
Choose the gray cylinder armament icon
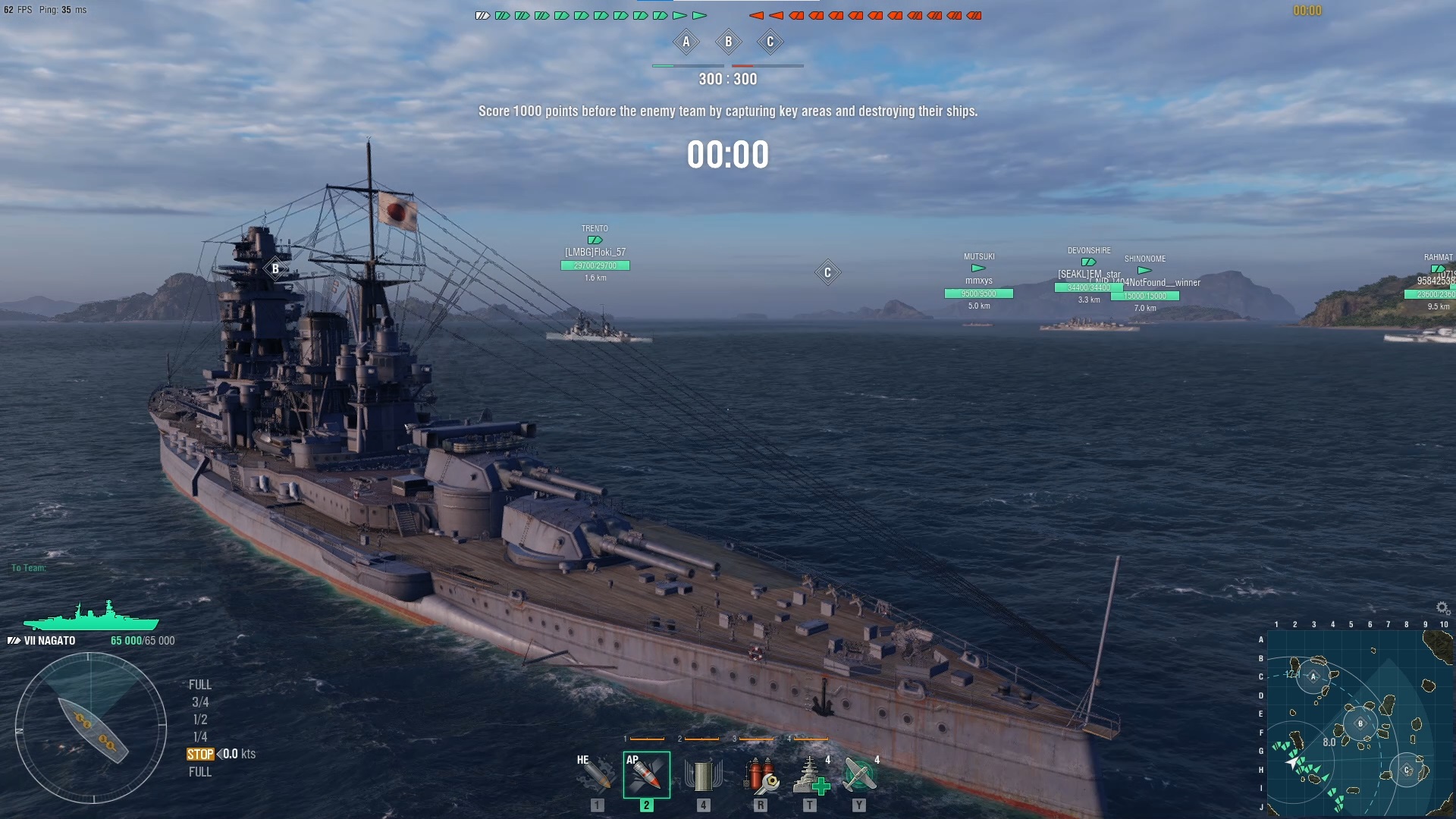click(702, 775)
